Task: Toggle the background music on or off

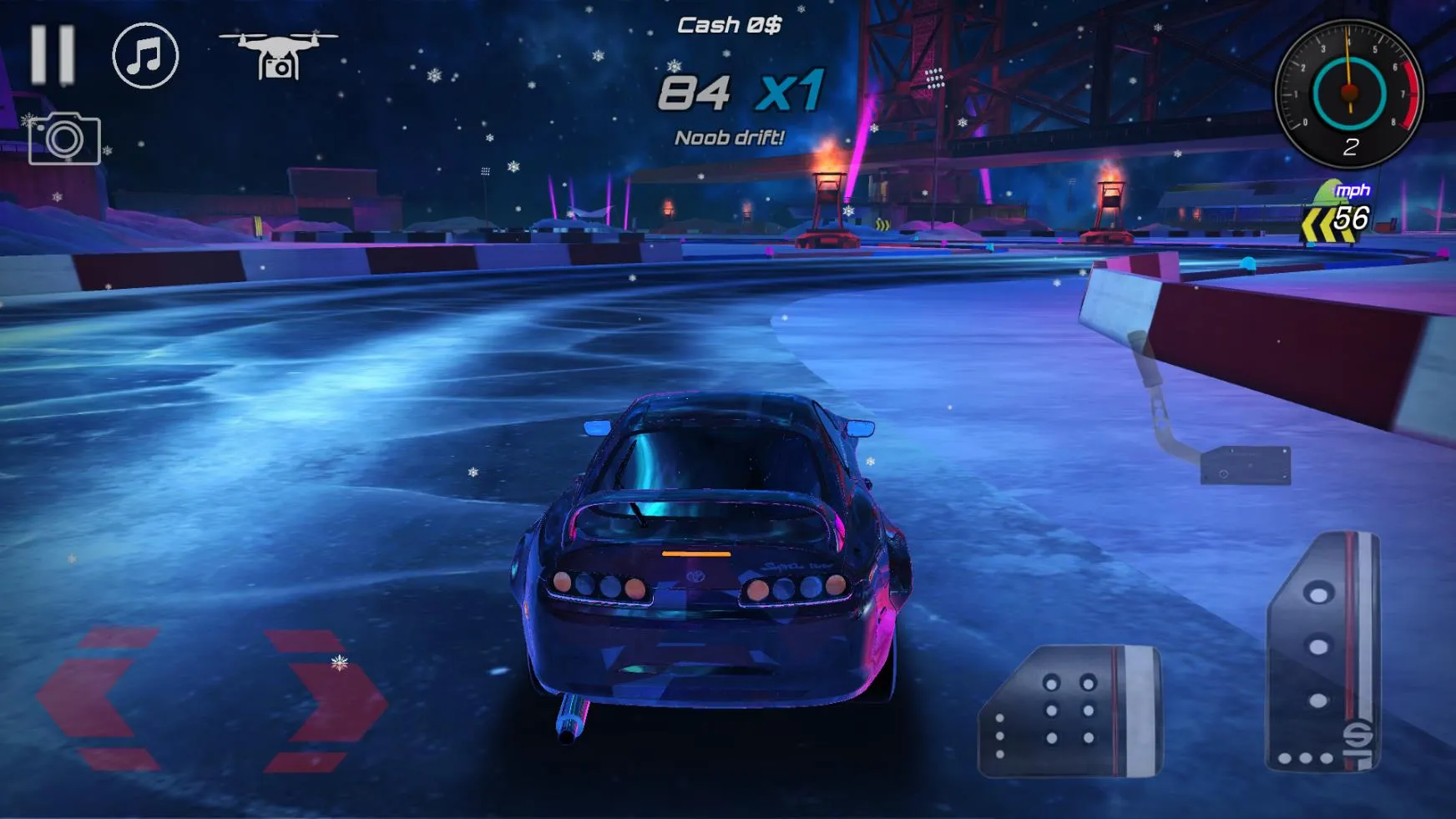Action: pyautogui.click(x=144, y=55)
